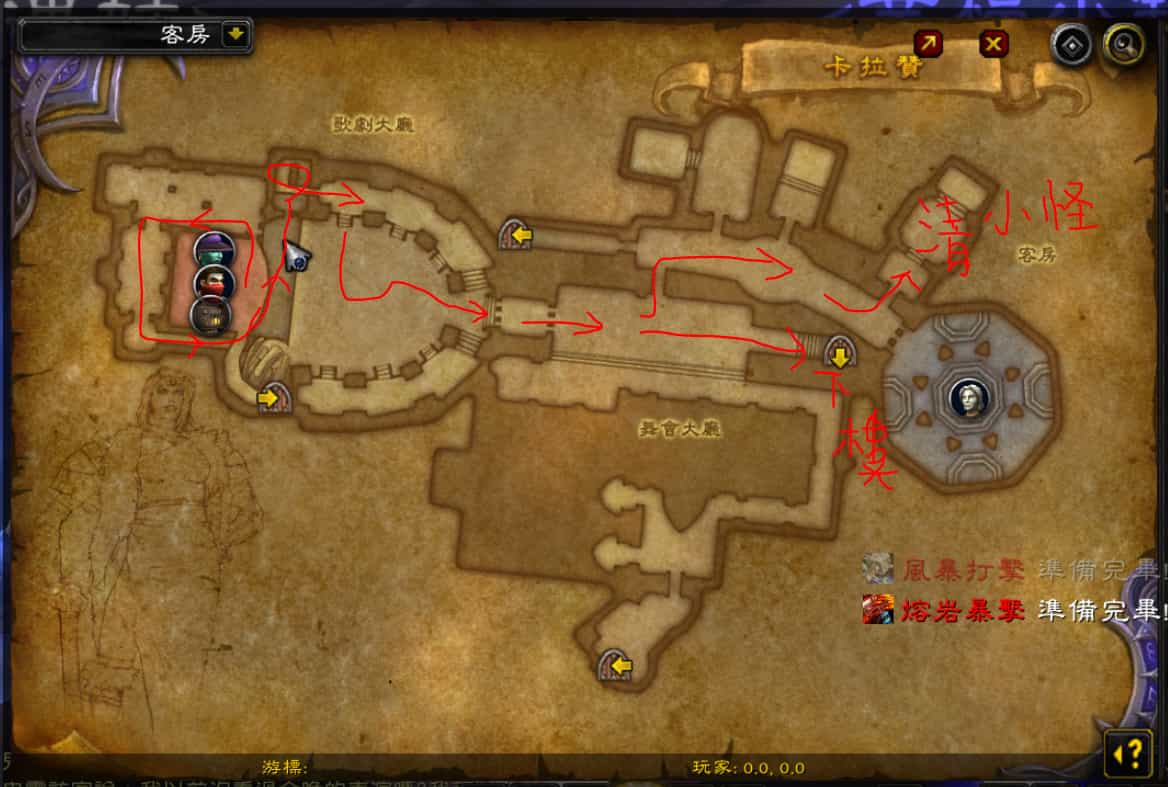The height and width of the screenshot is (787, 1168).
Task: Click the door marker below 歌劇大廳
Action: coord(515,236)
